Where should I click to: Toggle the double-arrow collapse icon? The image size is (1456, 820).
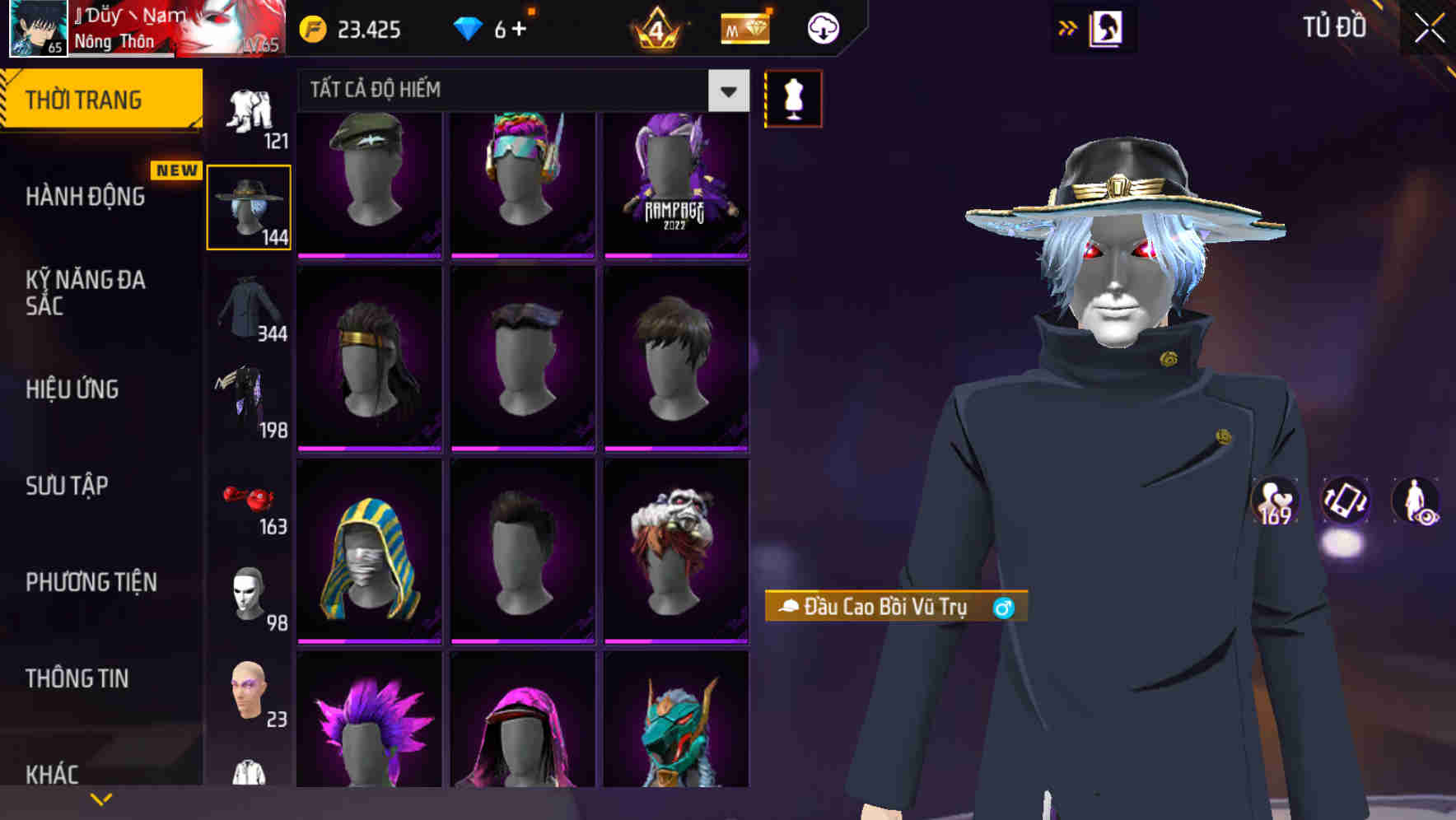tap(1067, 27)
